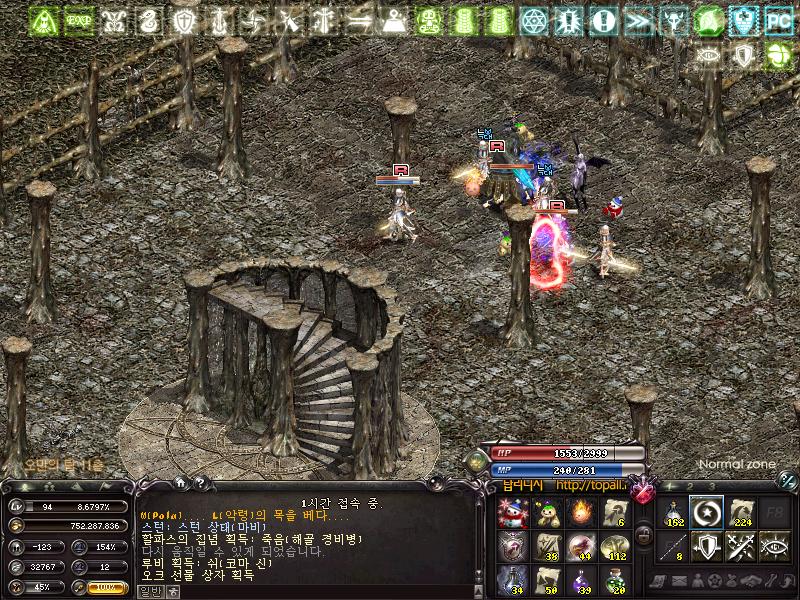Use the purple potion stack of 39
Viewport: 800px width, 600px height.
[580, 579]
